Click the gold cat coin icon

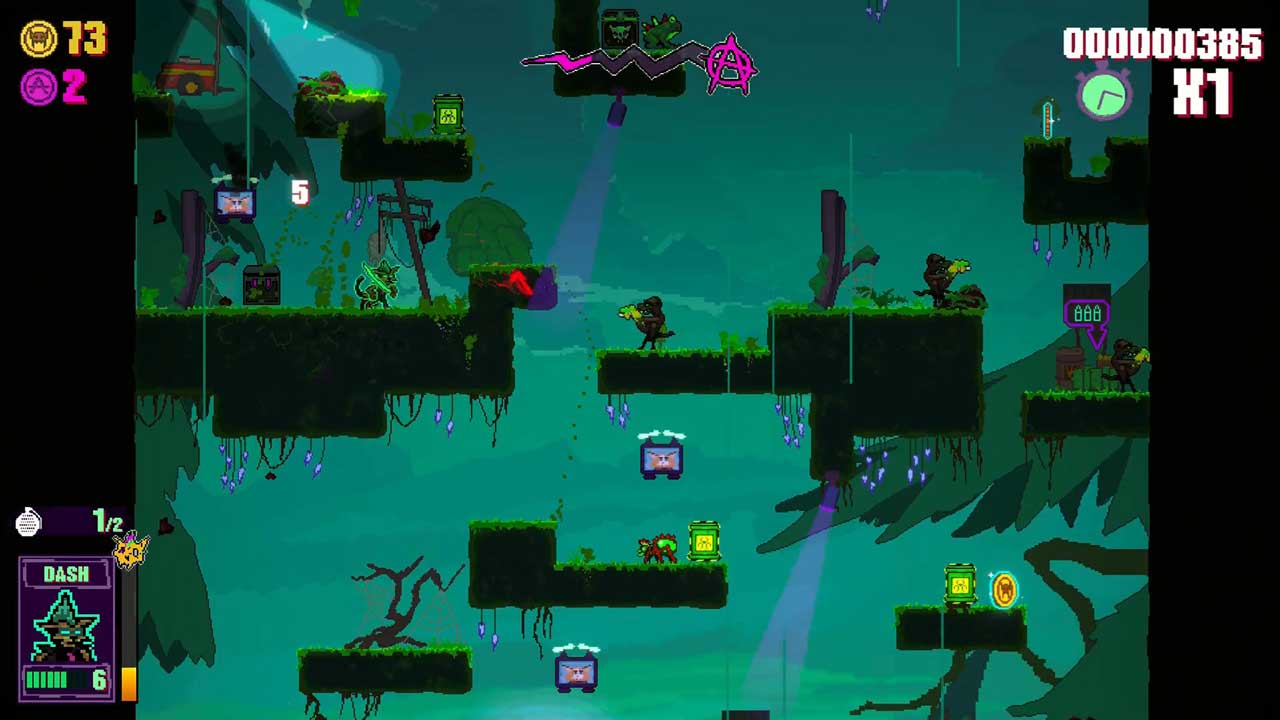38,39
